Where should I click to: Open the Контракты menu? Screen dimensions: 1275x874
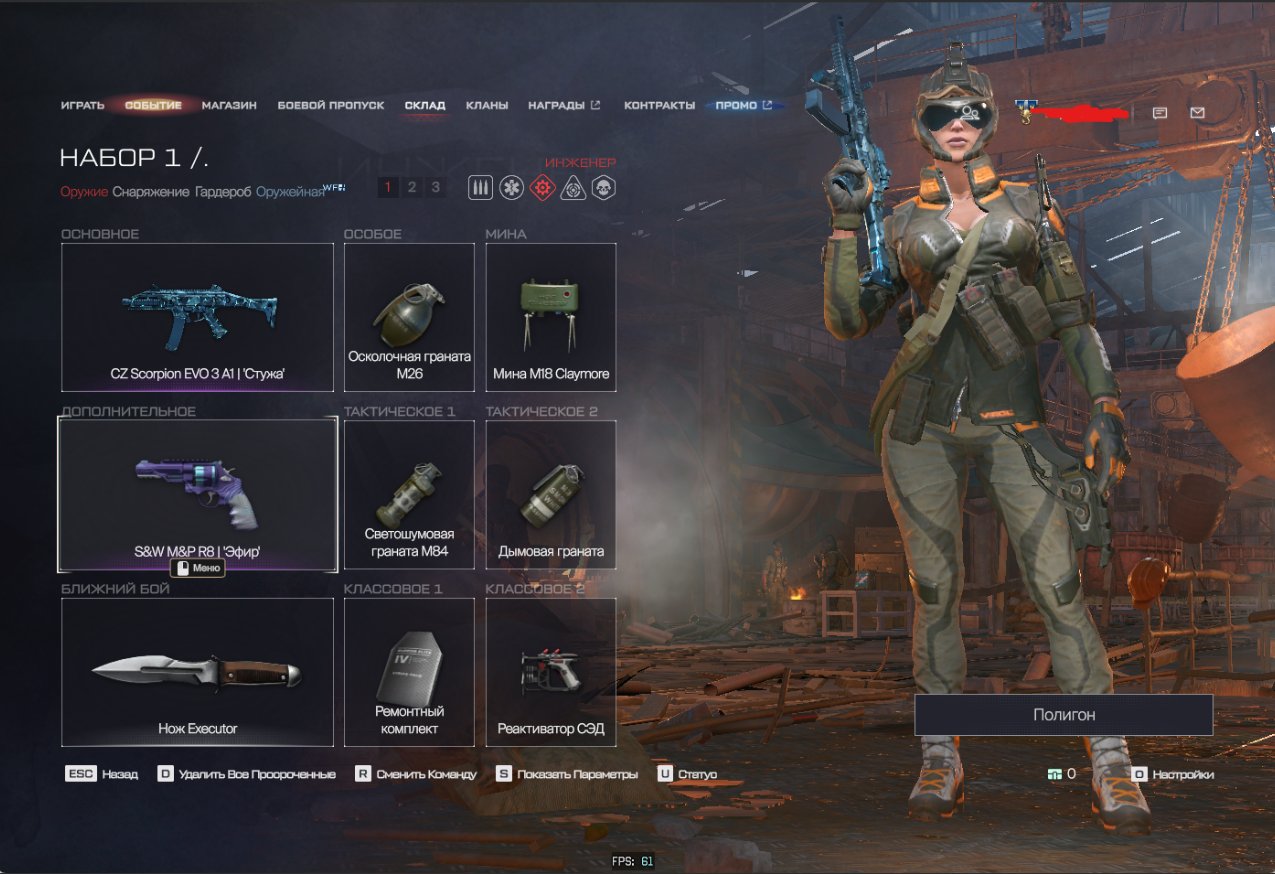click(659, 105)
